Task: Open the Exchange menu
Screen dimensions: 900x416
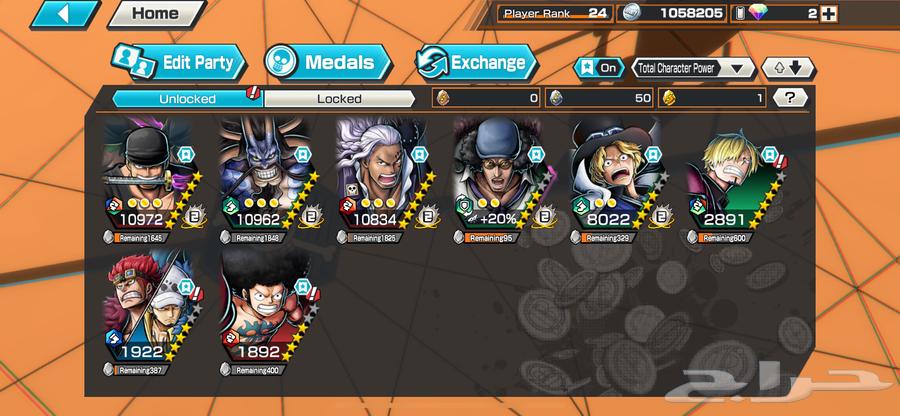Action: coord(474,62)
